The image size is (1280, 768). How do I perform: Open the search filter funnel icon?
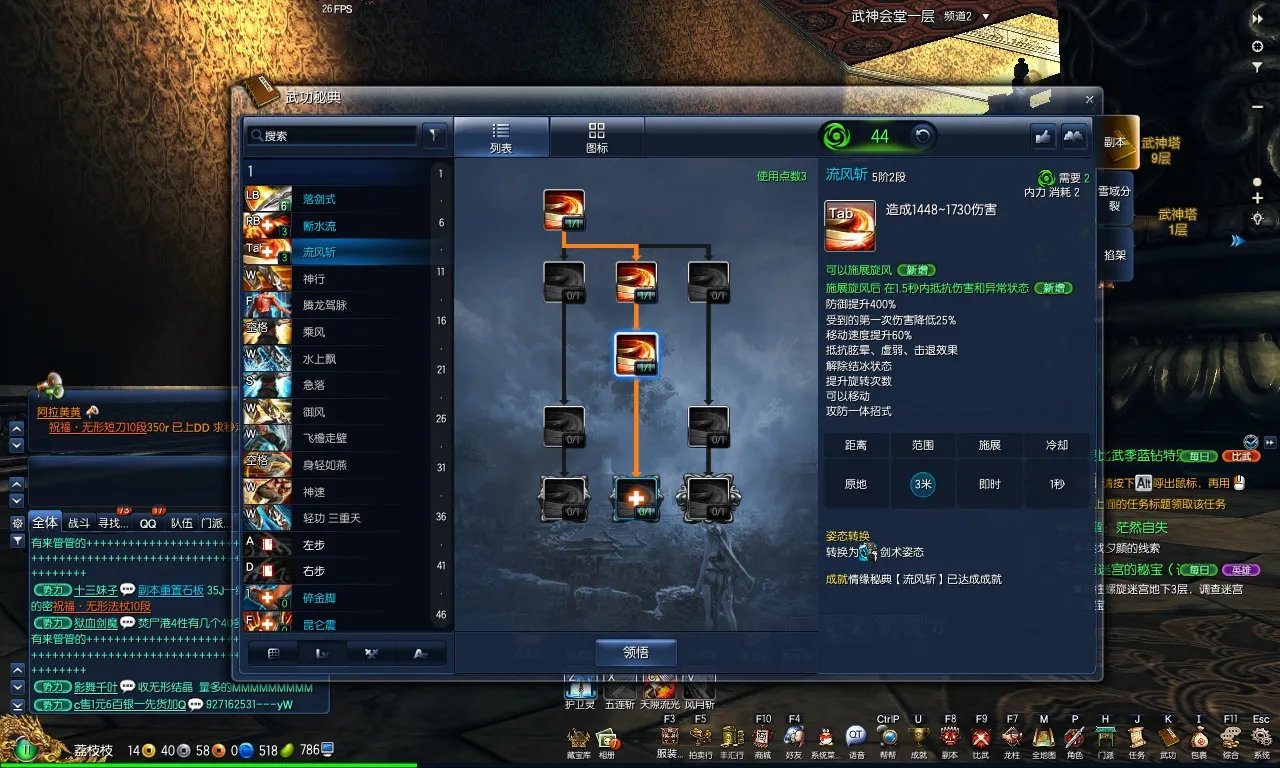(x=434, y=134)
